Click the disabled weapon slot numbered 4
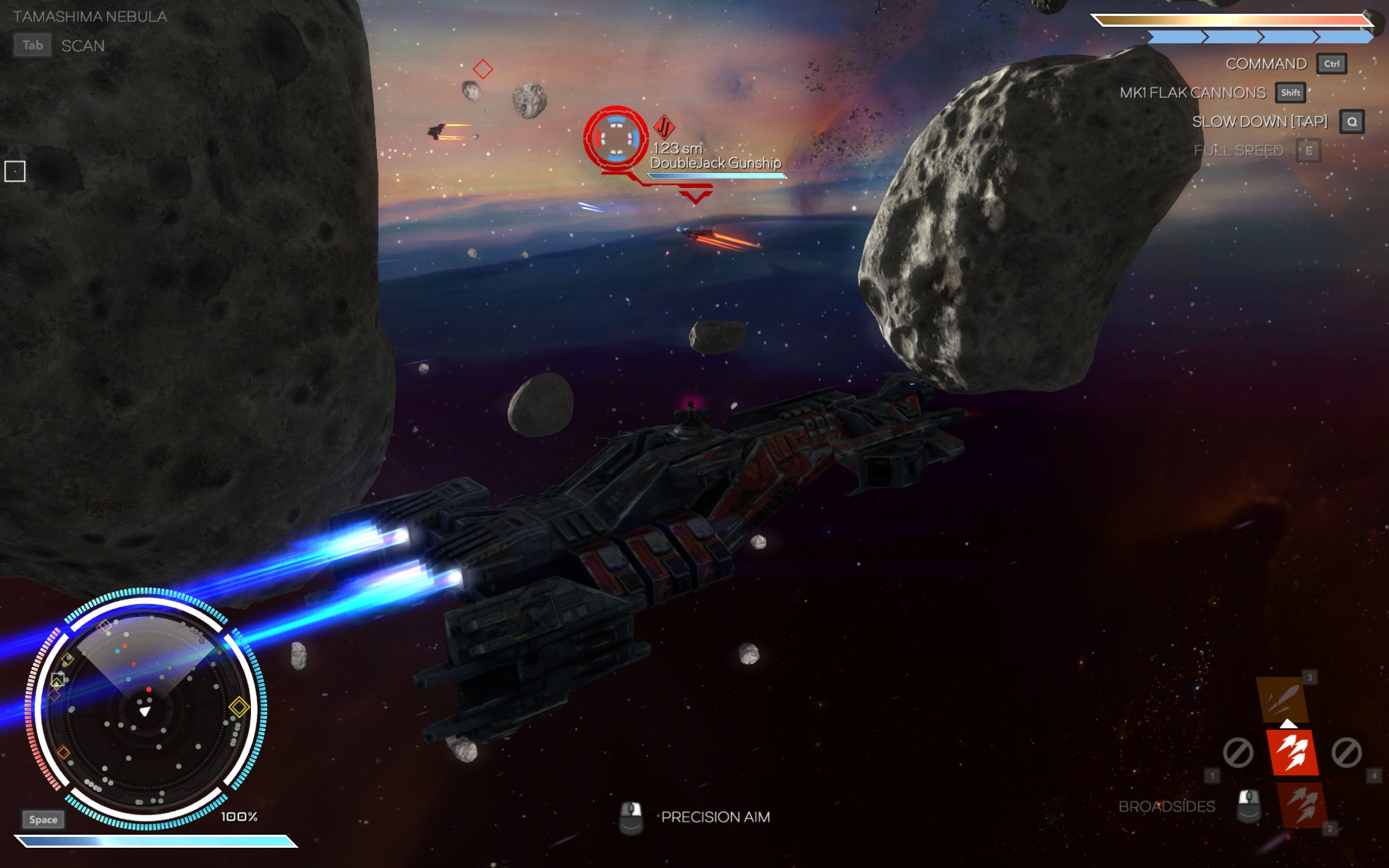This screenshot has width=1389, height=868. pos(1346,753)
